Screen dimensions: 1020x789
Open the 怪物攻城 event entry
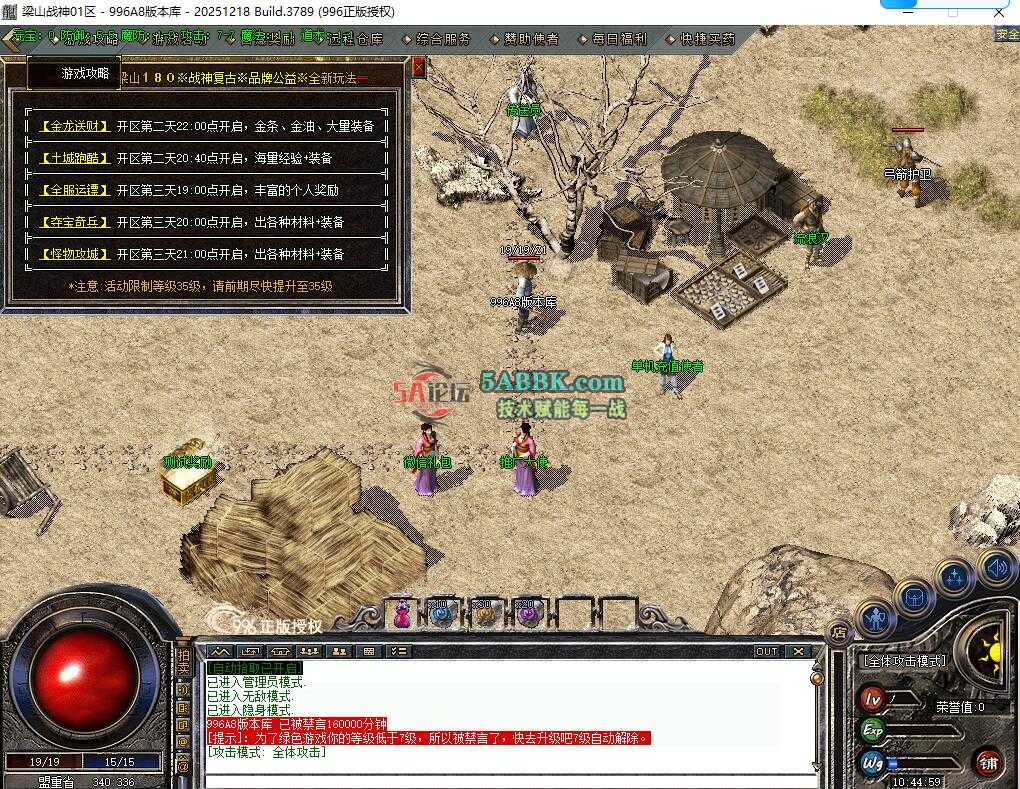click(x=74, y=254)
